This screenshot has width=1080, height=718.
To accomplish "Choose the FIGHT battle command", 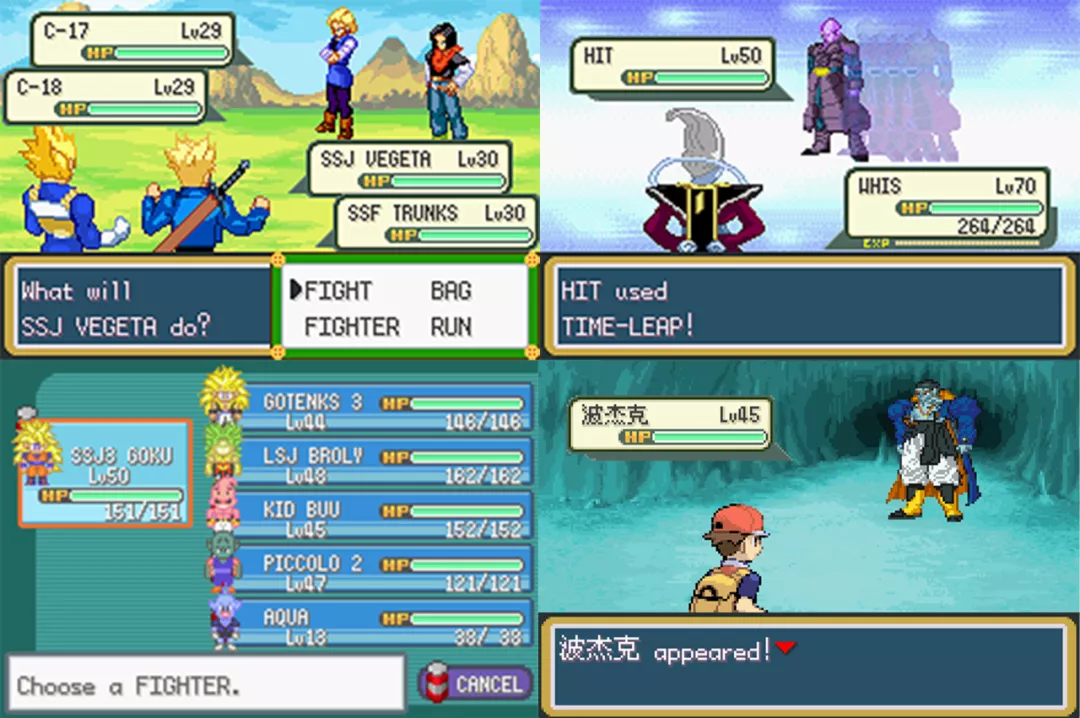I will tap(337, 291).
